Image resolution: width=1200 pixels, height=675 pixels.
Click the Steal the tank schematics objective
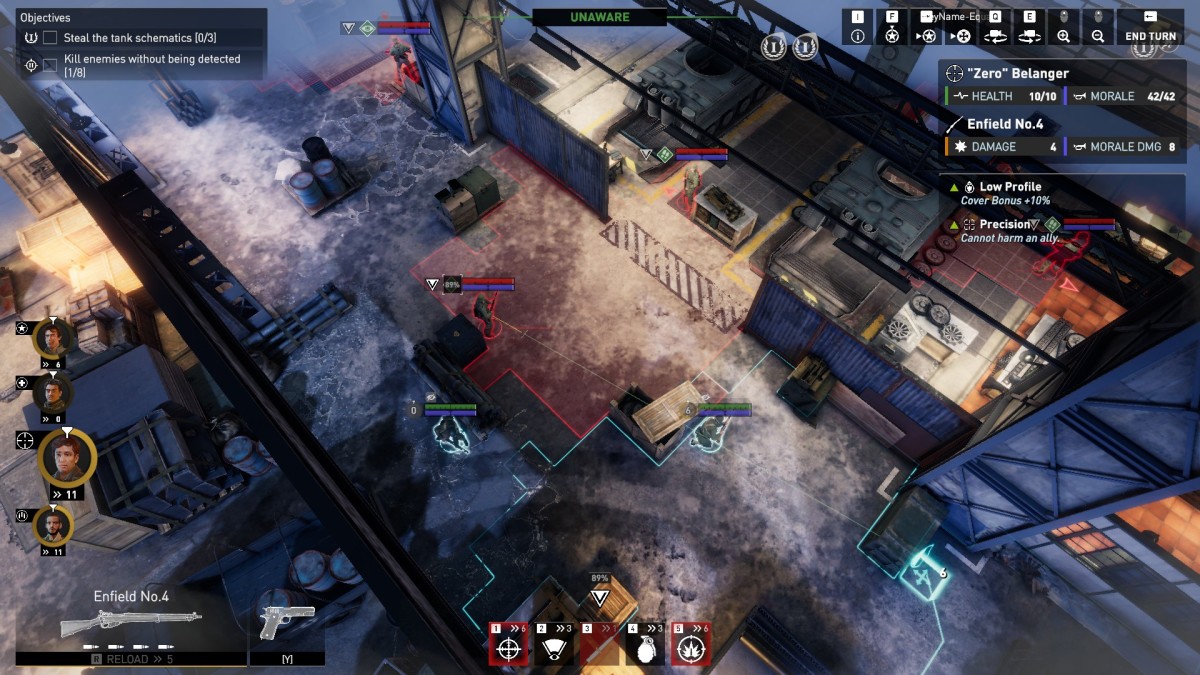click(x=134, y=38)
